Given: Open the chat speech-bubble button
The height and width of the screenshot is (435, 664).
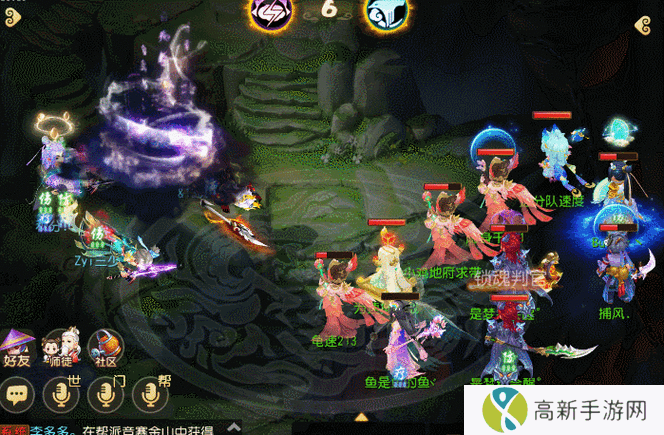Looking at the screenshot, I should pos(18,394).
